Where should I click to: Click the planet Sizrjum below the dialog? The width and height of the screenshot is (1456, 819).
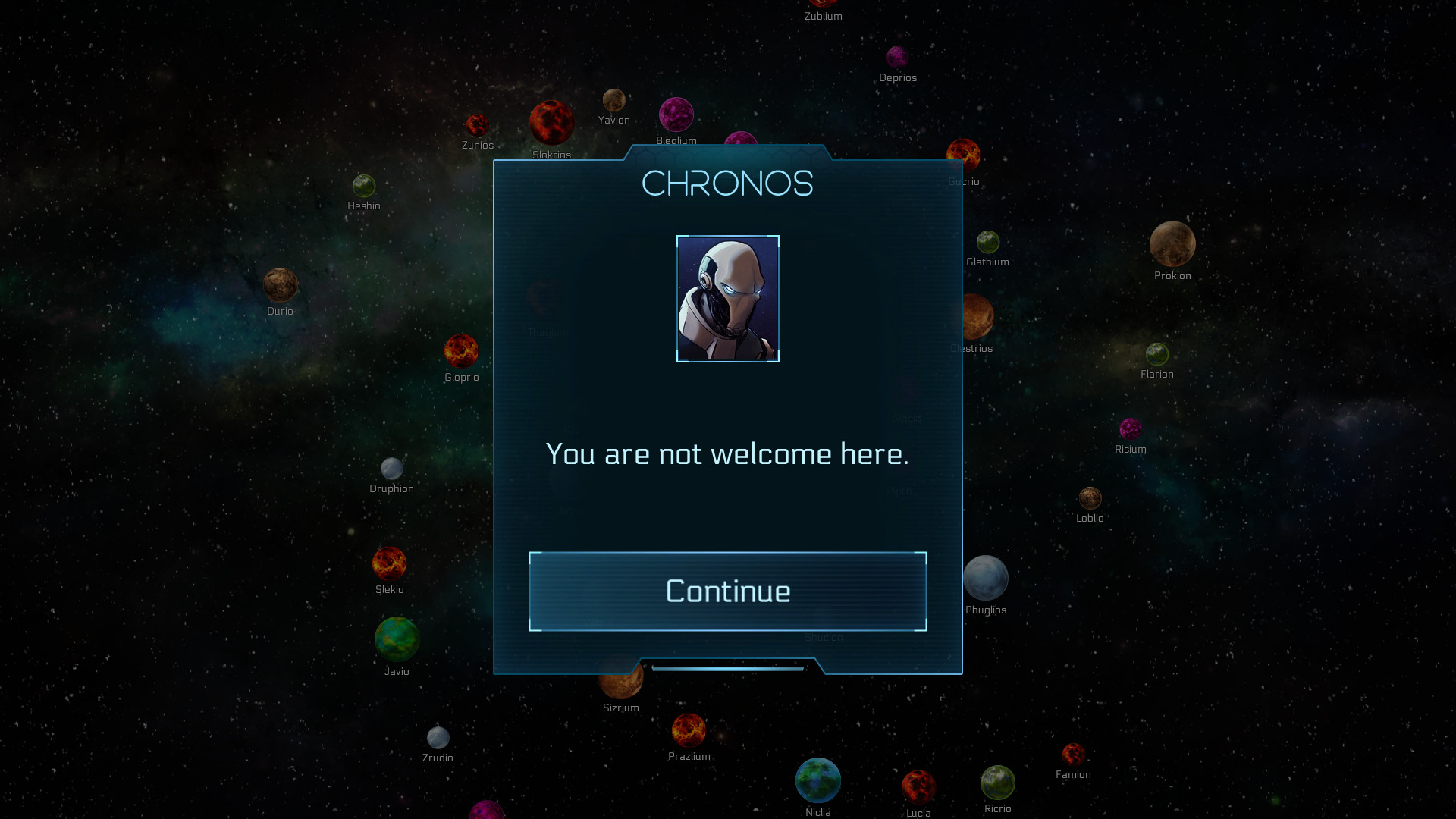click(x=621, y=683)
